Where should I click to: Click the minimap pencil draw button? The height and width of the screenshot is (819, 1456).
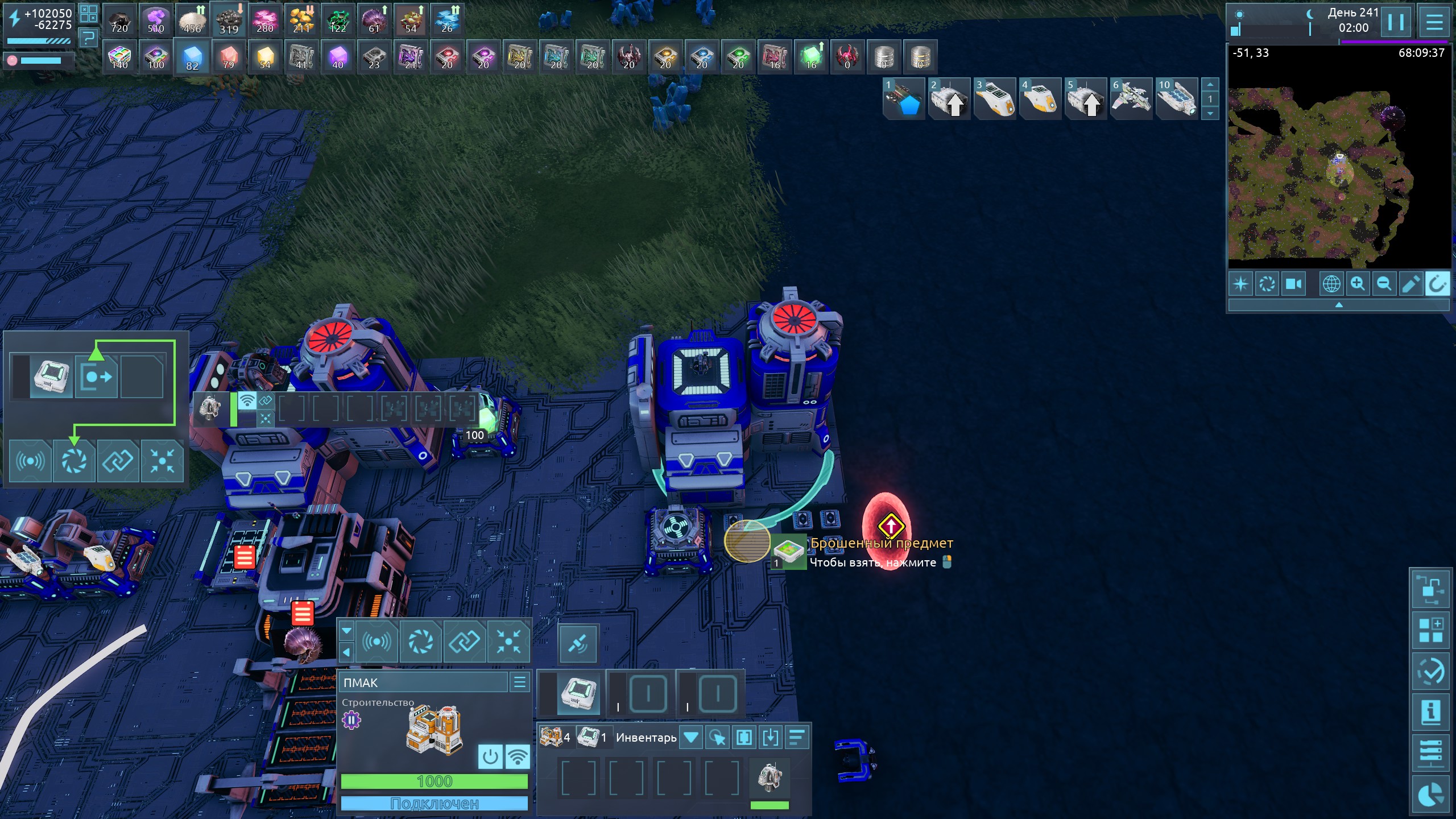click(x=1410, y=283)
